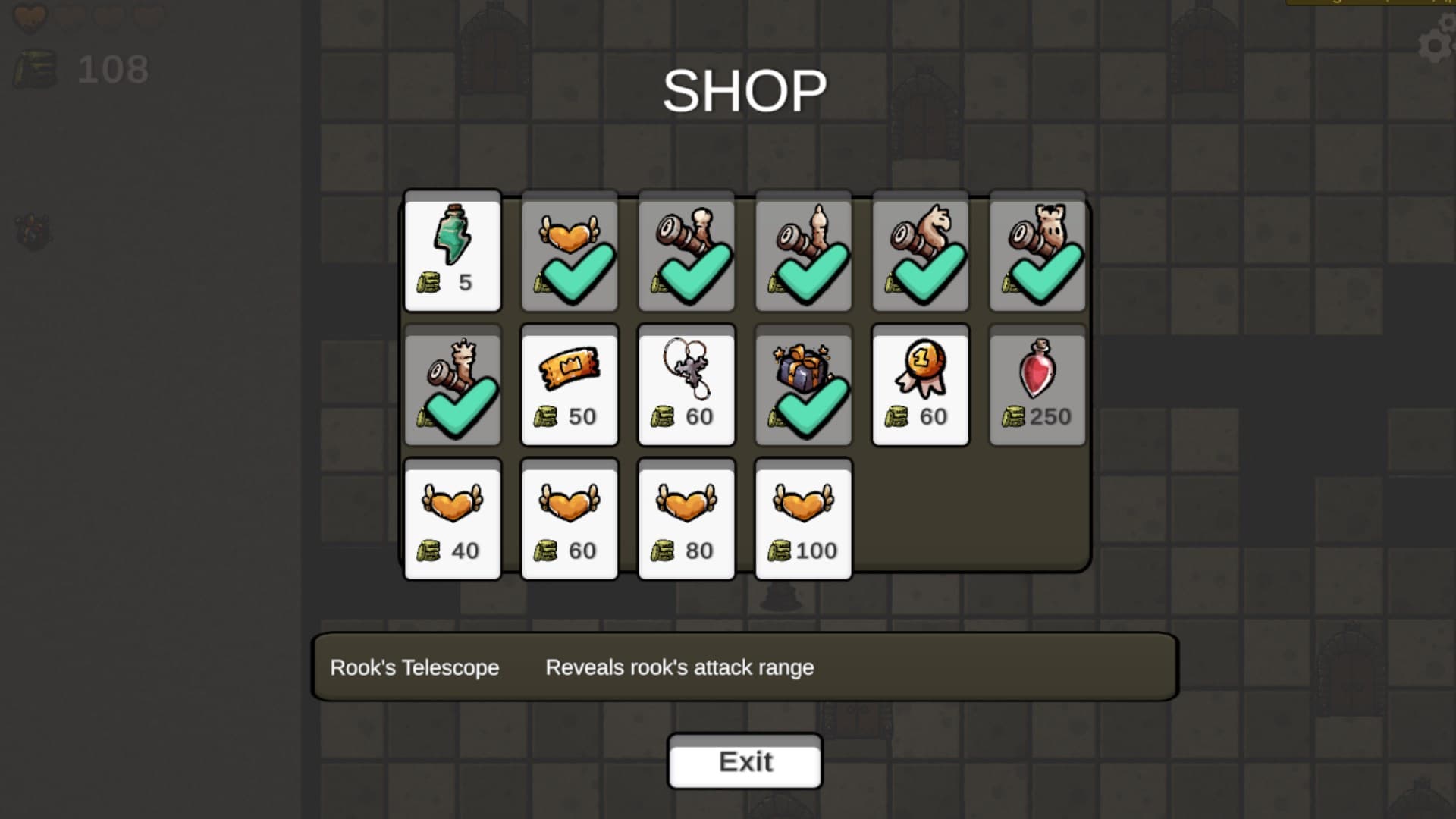Click the Rook's Telescope description bar
Viewport: 1456px width, 819px height.
[743, 668]
